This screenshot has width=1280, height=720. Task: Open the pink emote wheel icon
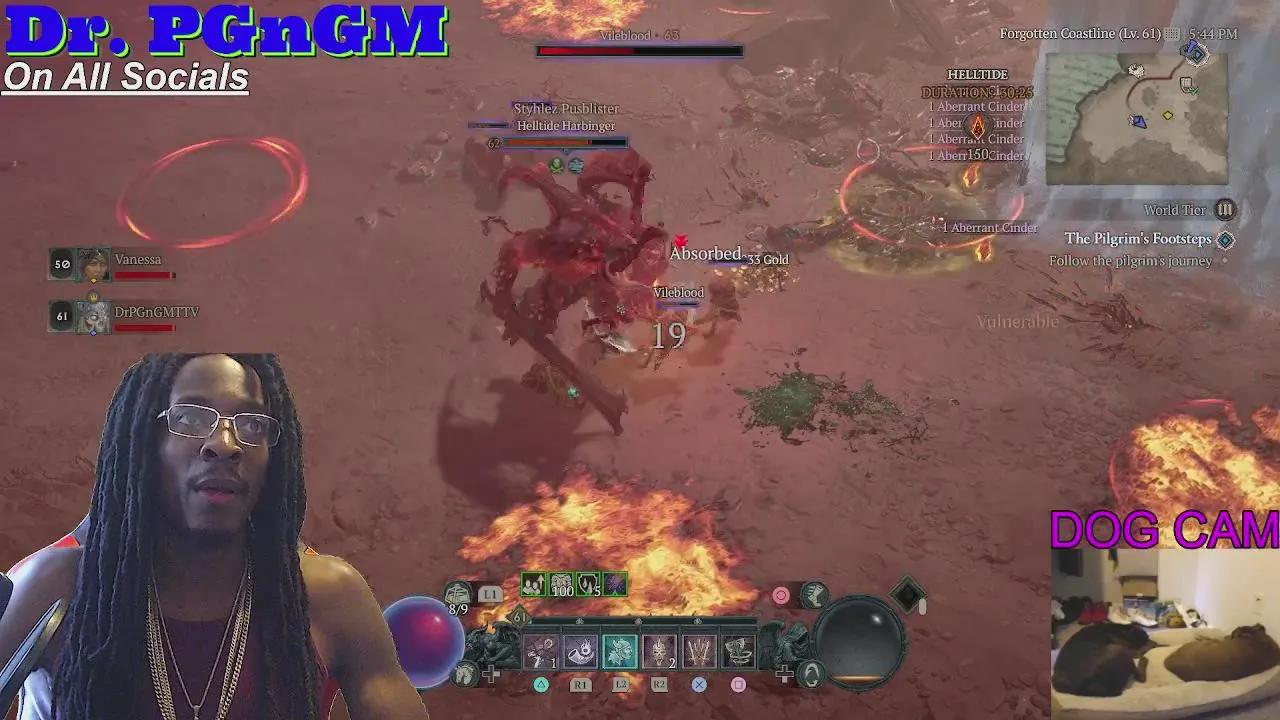point(779,594)
